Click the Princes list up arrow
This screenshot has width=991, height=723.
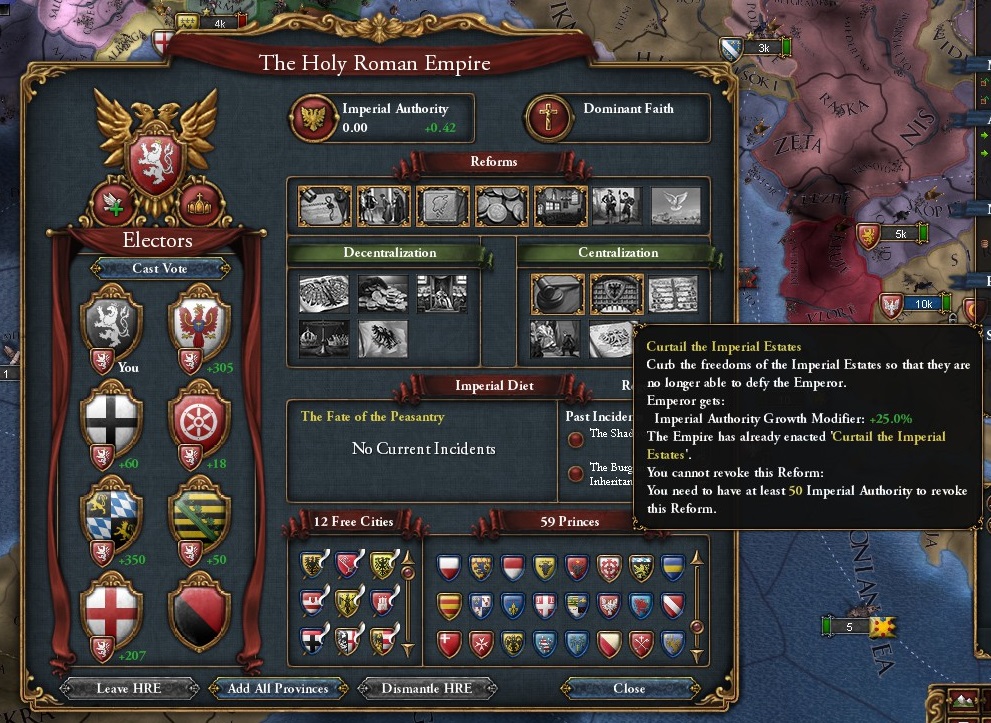(x=698, y=556)
